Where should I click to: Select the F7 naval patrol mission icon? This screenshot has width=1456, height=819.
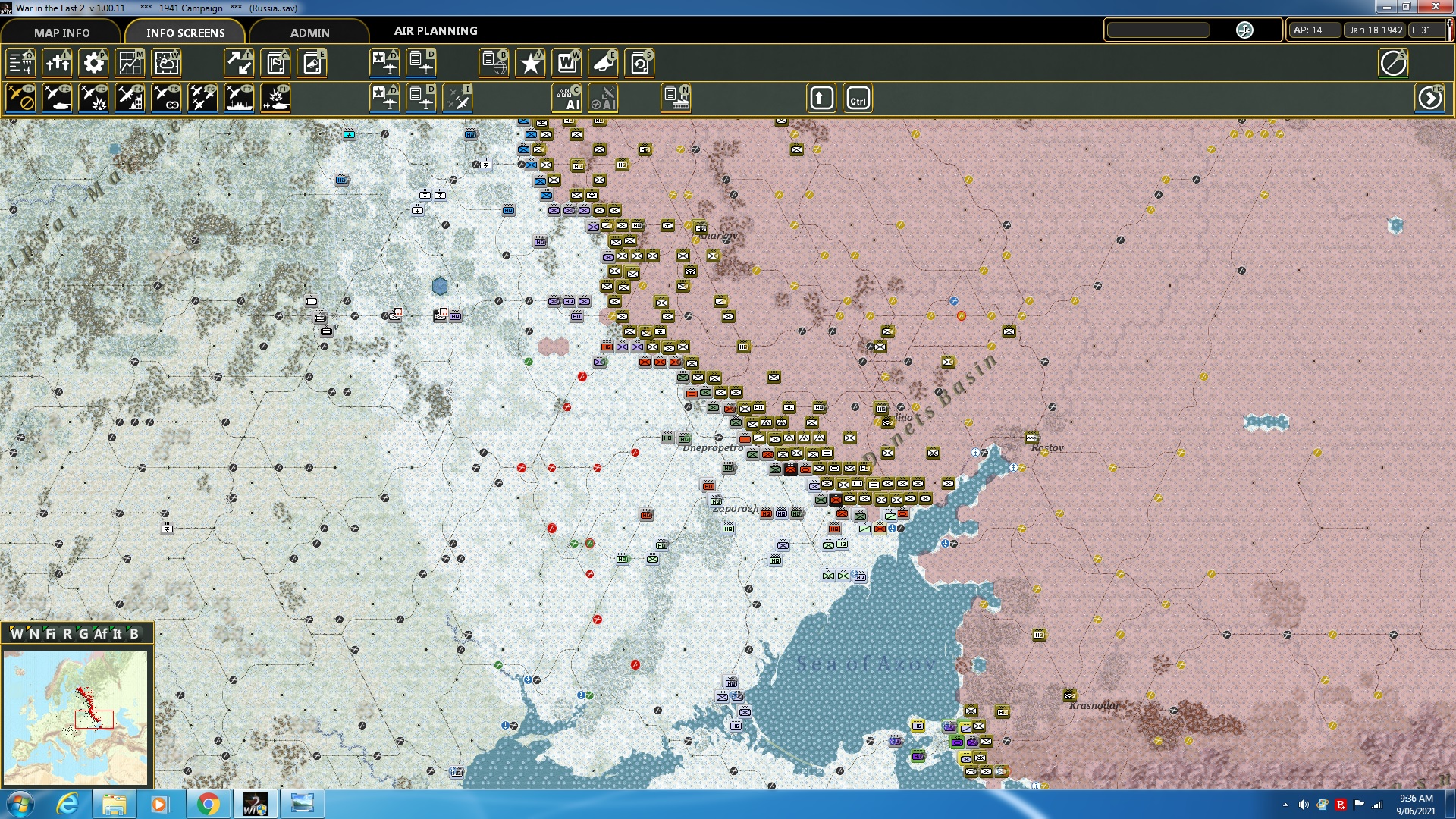pos(239,97)
